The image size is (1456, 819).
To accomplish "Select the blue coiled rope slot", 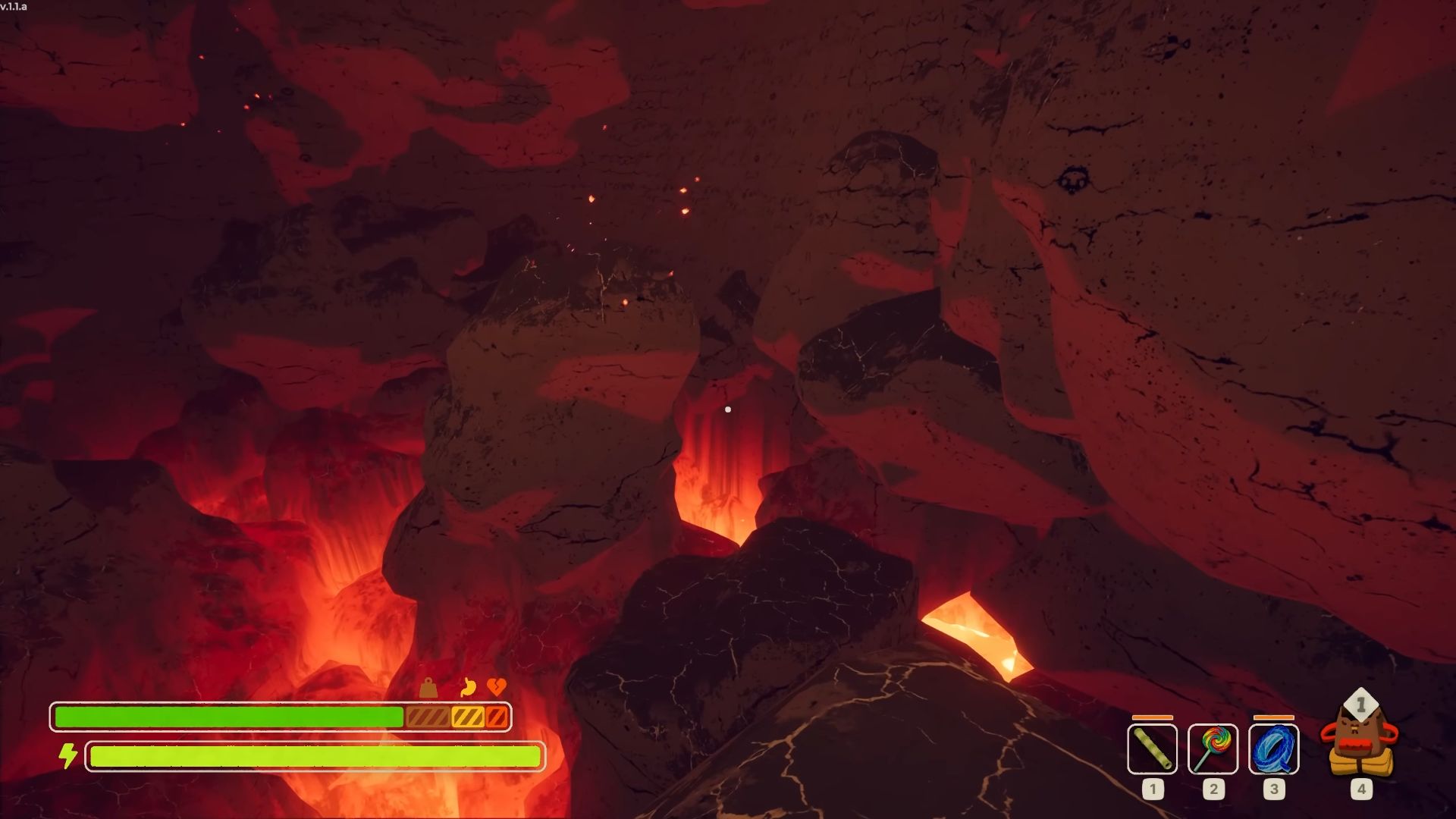I will tap(1273, 748).
